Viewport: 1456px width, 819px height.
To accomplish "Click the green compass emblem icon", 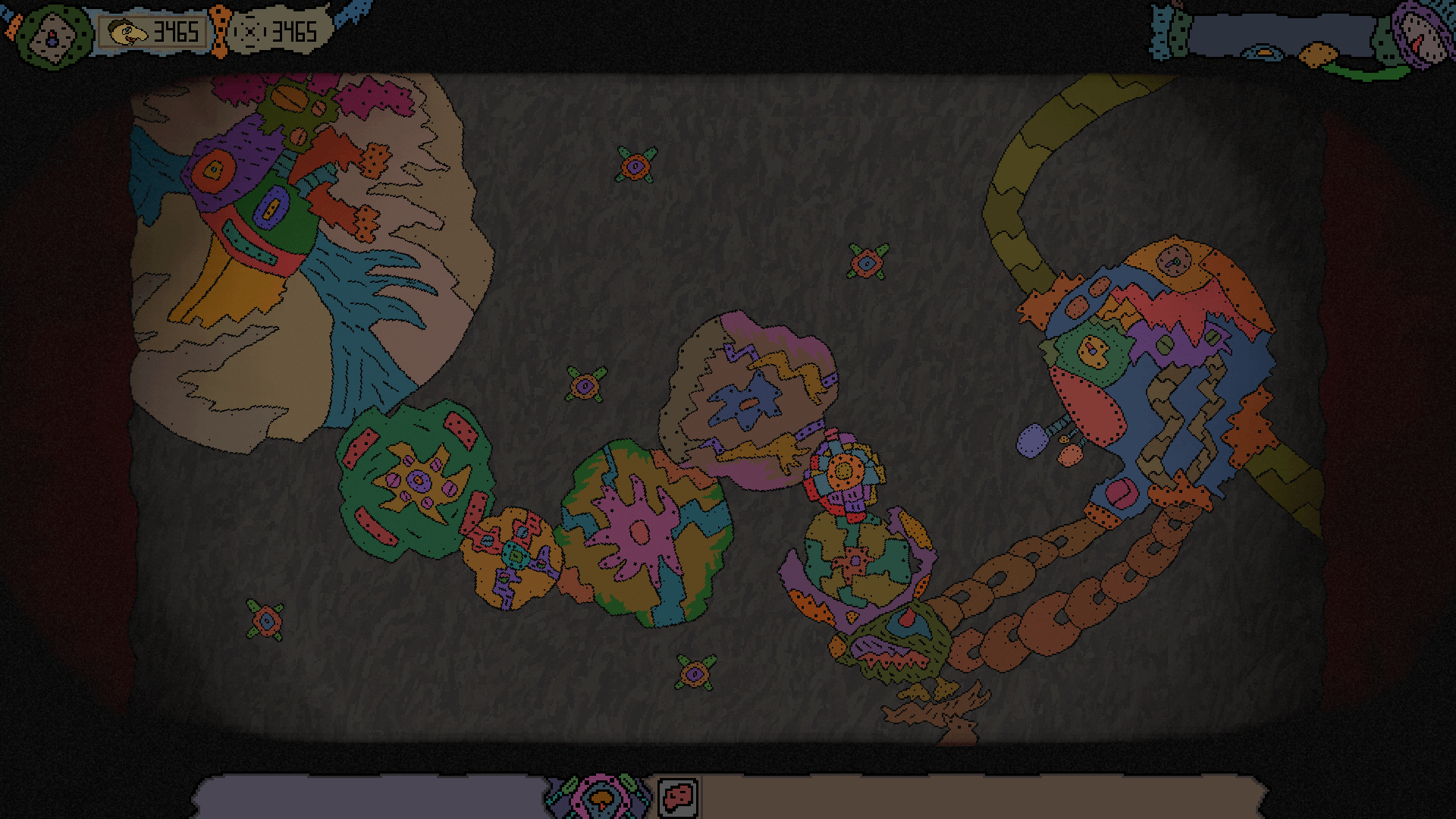I will [x=52, y=36].
